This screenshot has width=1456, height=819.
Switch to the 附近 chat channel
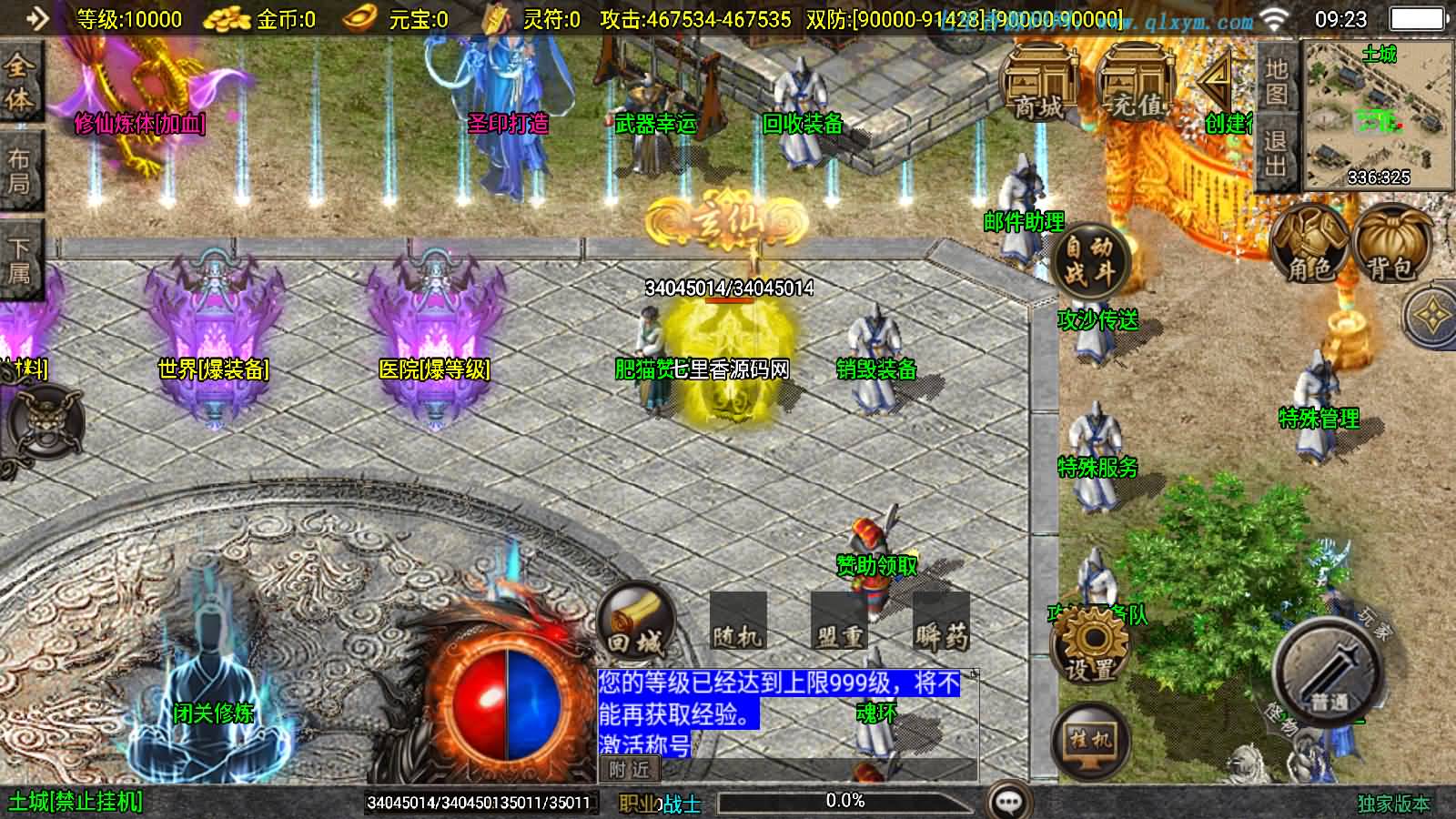630,770
